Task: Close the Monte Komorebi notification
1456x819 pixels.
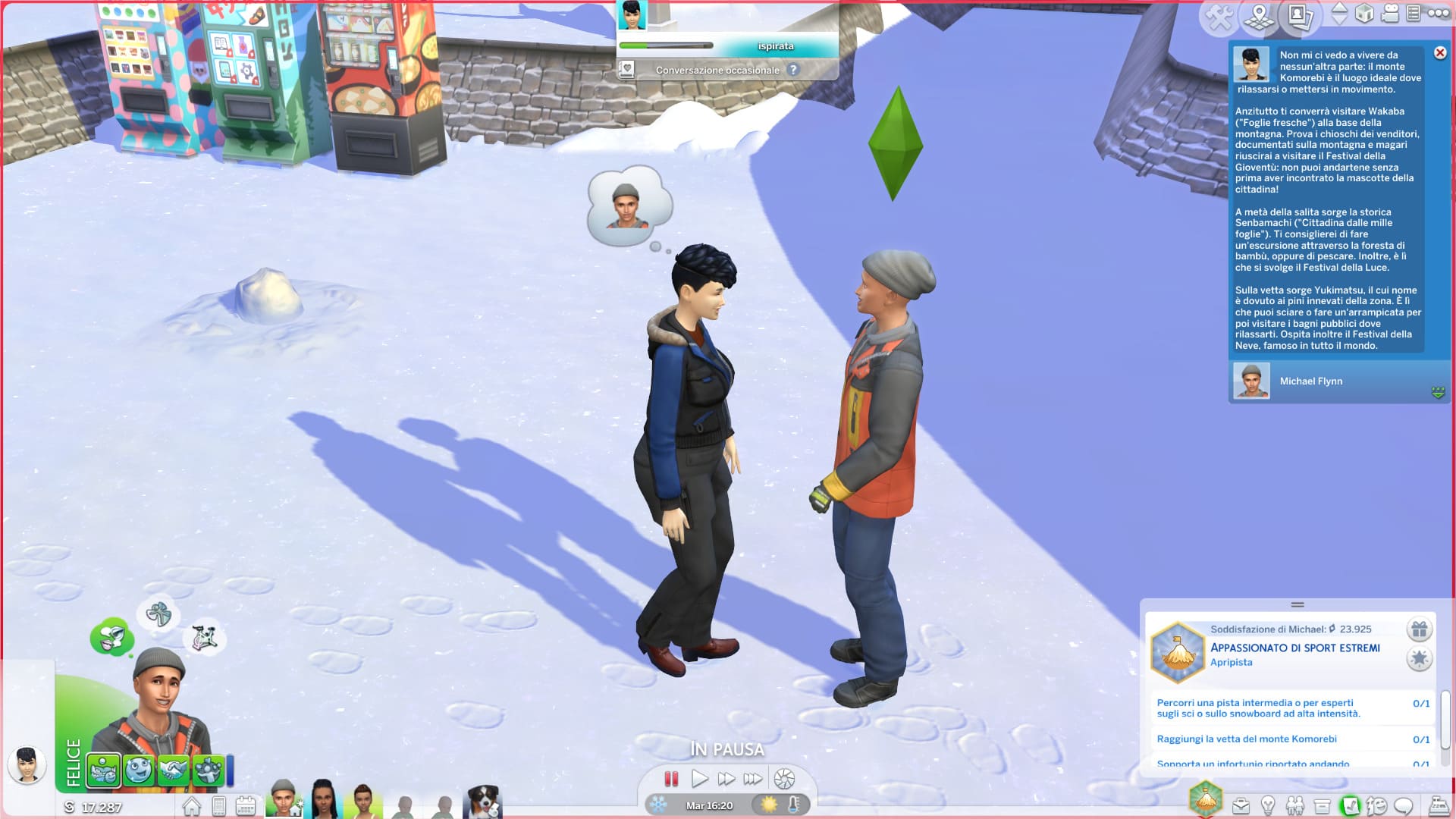Action: pos(1439,53)
